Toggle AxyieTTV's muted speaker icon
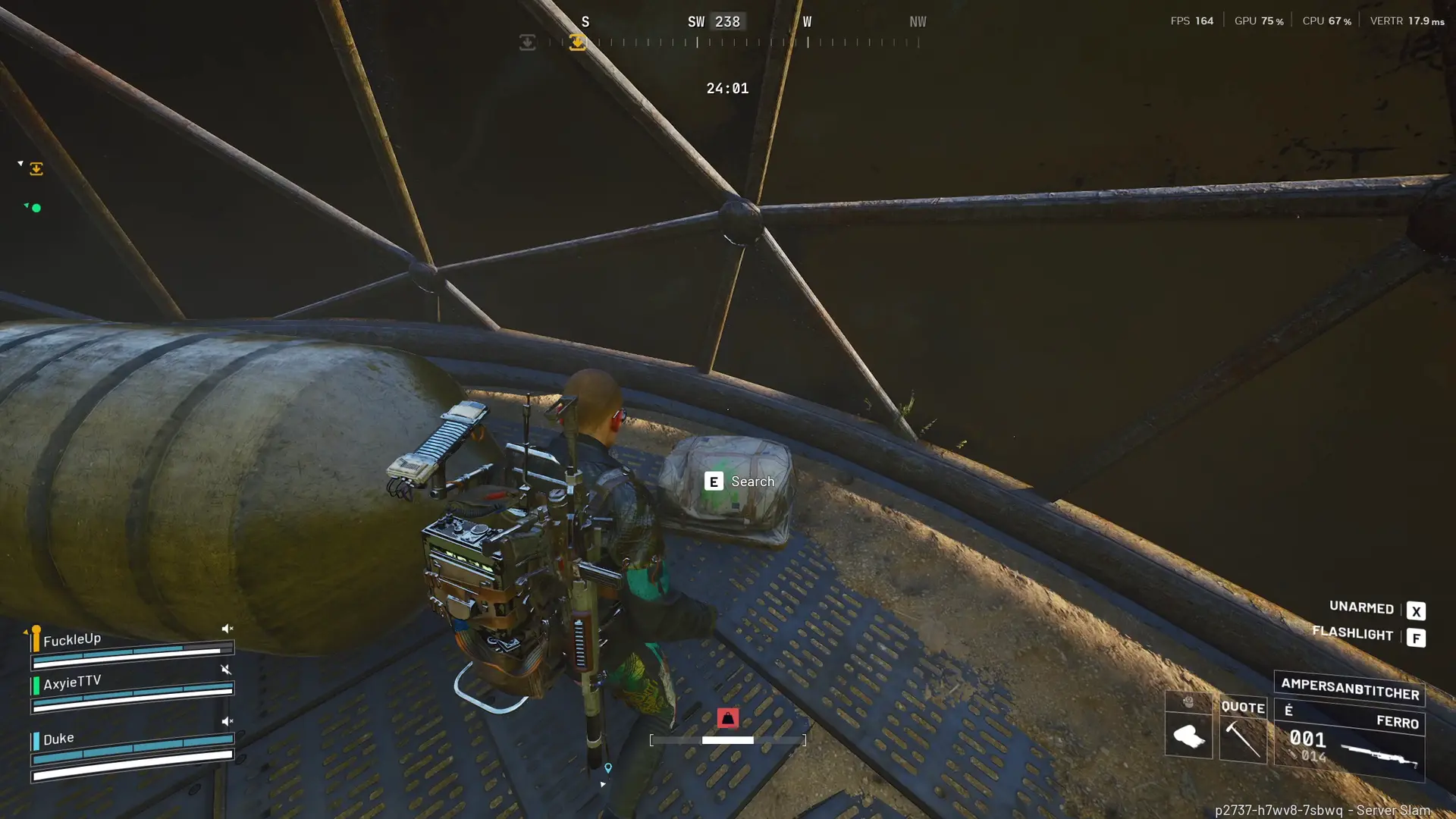 226,670
